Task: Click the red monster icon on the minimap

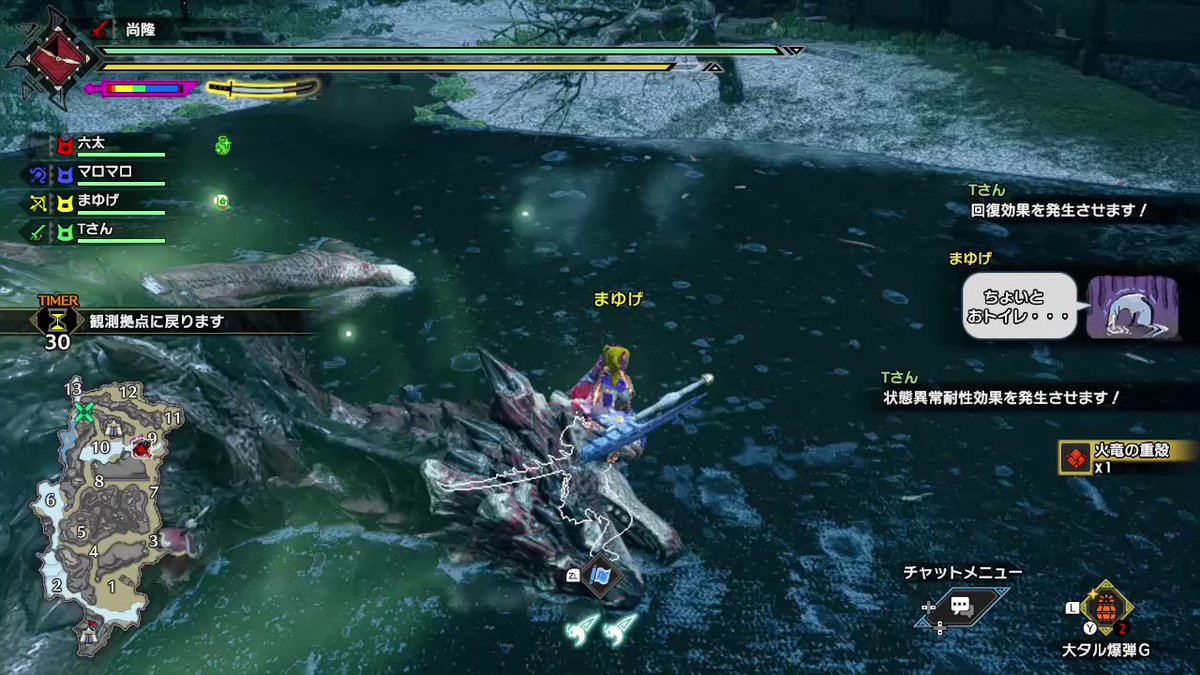Action: (x=142, y=449)
